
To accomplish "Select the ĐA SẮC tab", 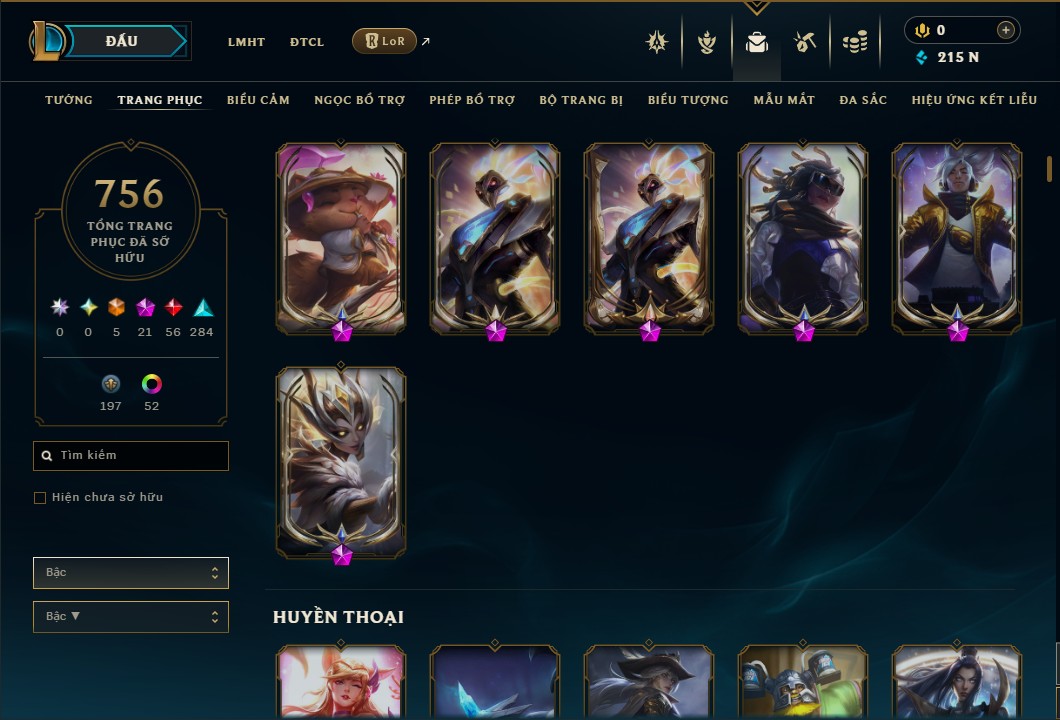I will tap(863, 100).
